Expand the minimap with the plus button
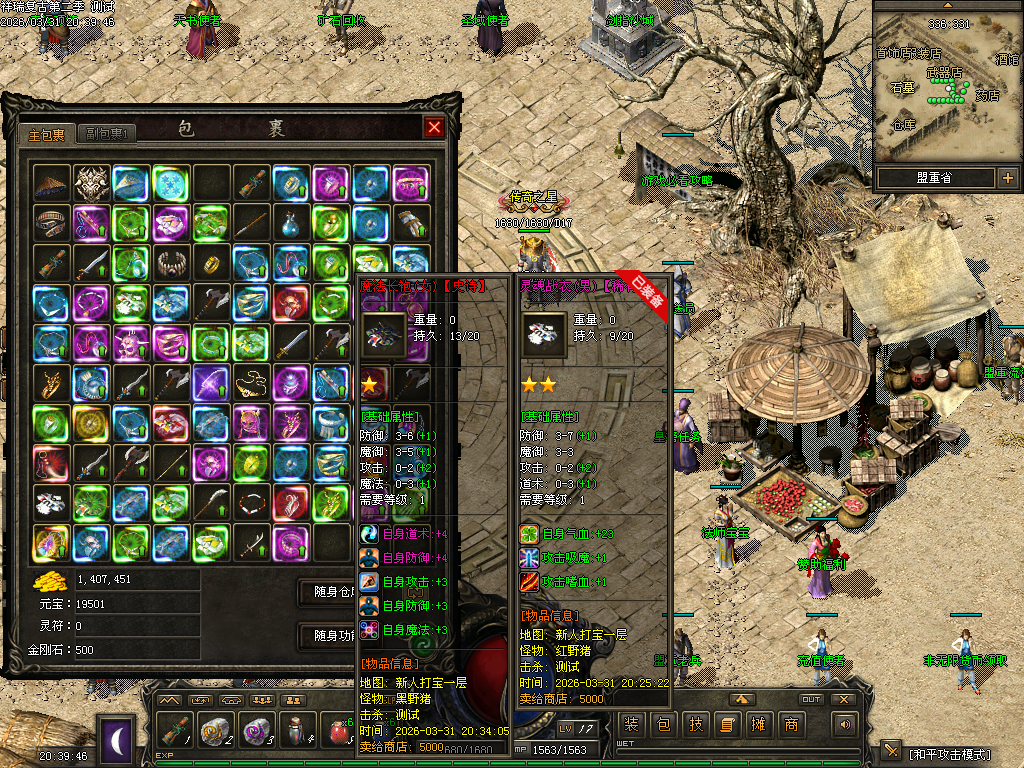Screen dimensions: 1024x768 (1007, 179)
